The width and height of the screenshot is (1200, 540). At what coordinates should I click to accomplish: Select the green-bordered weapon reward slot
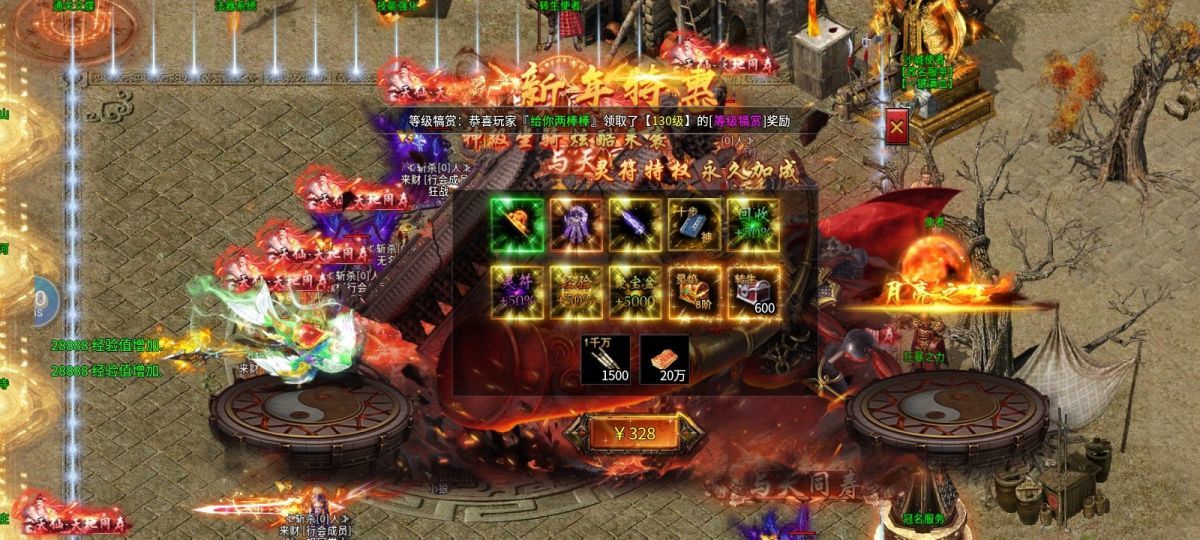click(517, 224)
